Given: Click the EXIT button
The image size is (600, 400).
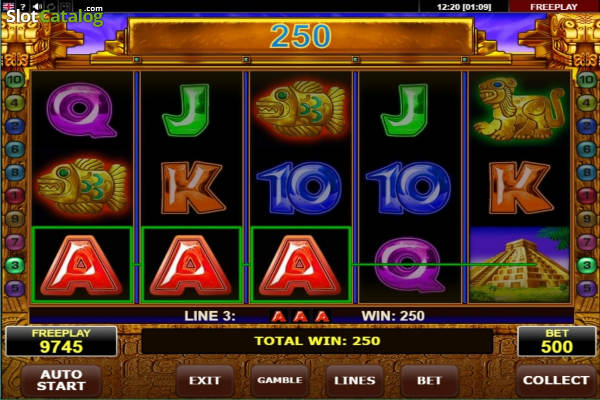Looking at the screenshot, I should click(x=204, y=380).
